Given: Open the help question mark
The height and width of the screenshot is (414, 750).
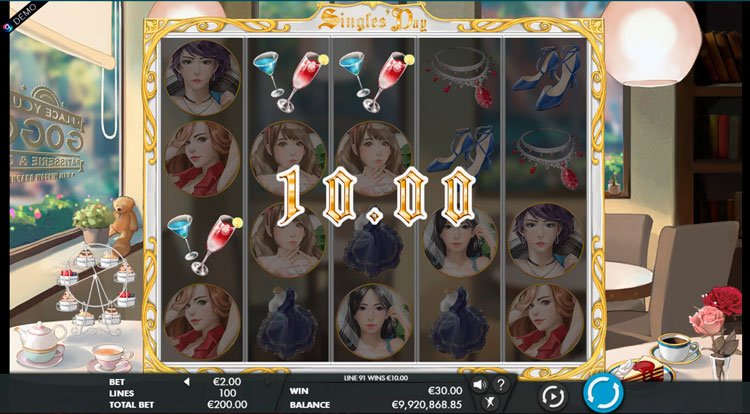Looking at the screenshot, I should 500,384.
